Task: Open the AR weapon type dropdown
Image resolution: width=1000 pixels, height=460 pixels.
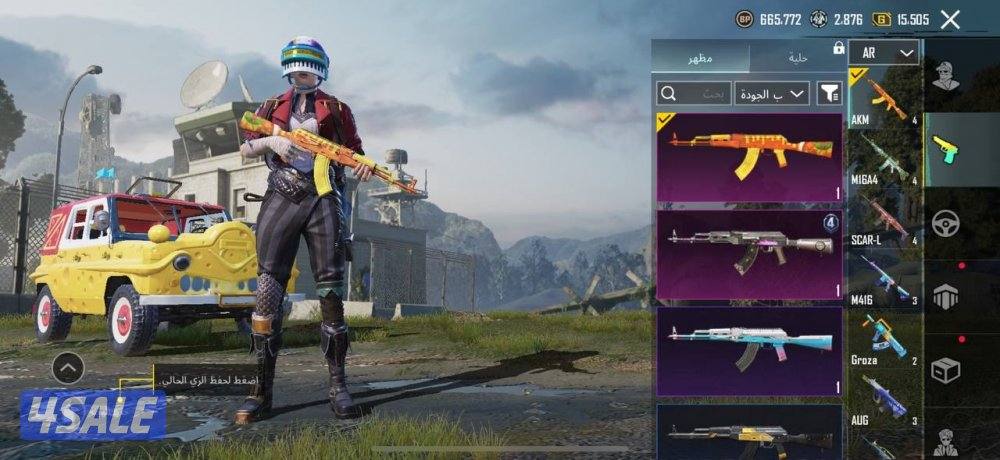Action: [x=884, y=53]
